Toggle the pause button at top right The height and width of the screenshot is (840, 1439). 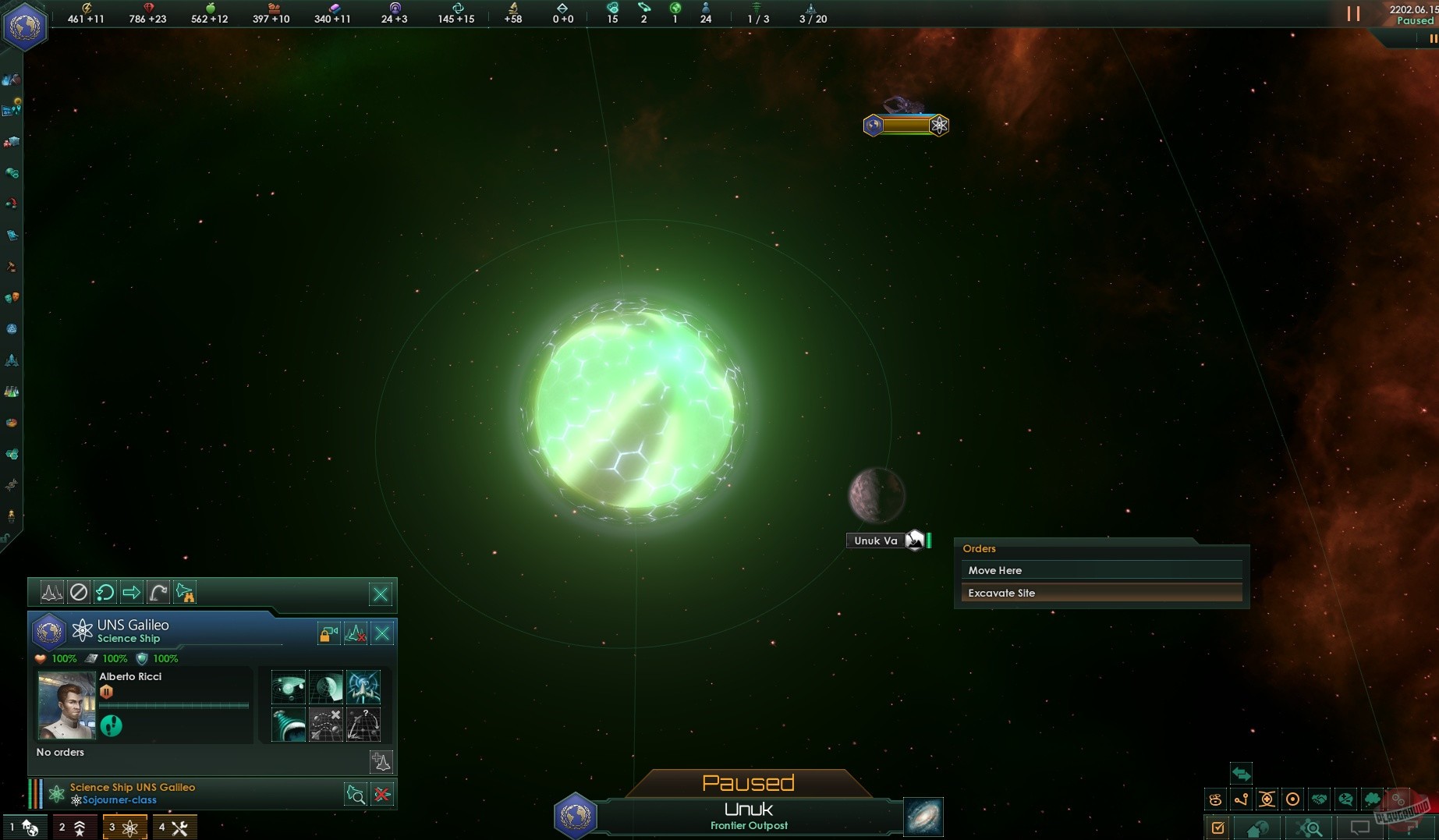click(1353, 14)
